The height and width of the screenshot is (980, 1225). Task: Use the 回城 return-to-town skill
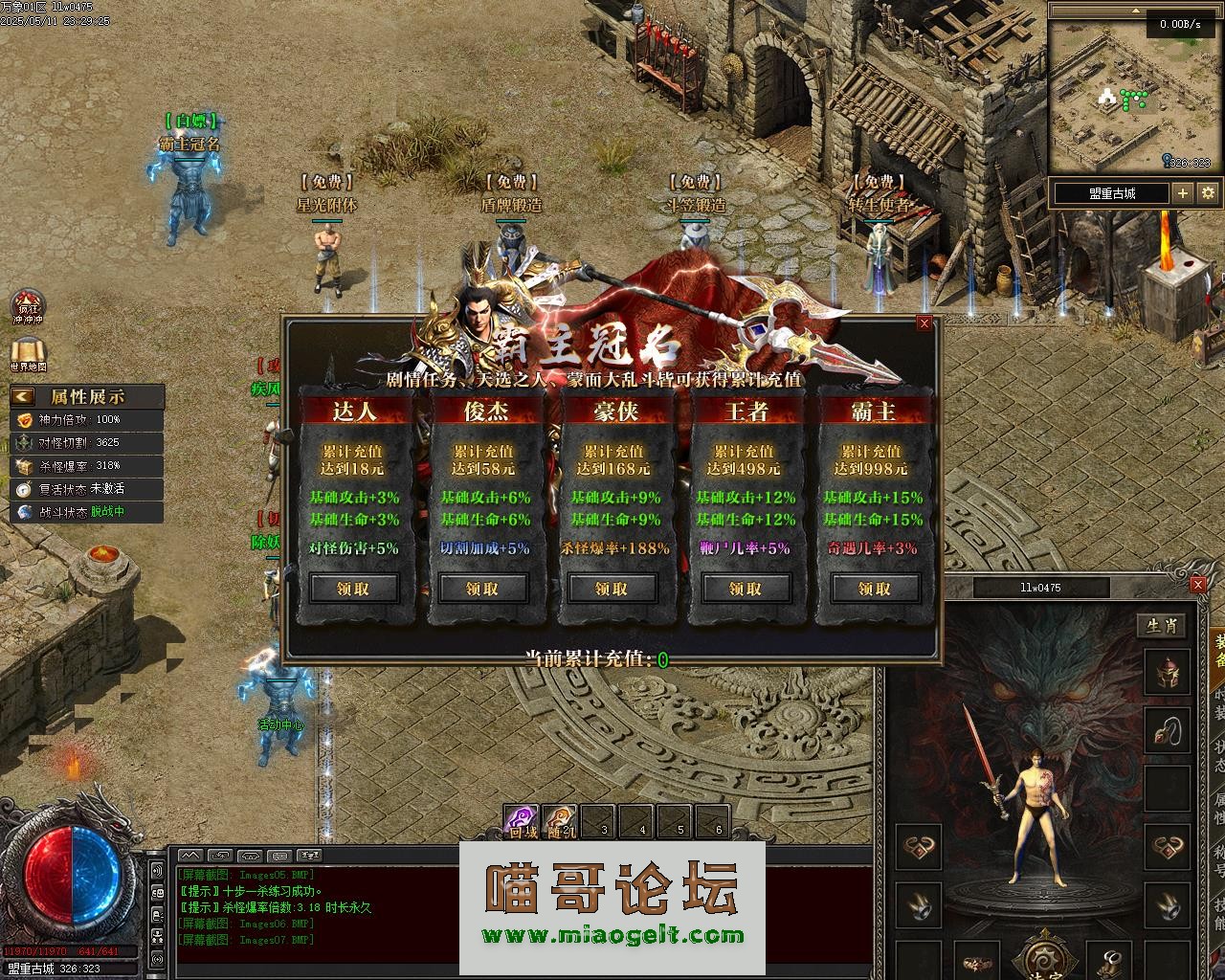(522, 820)
